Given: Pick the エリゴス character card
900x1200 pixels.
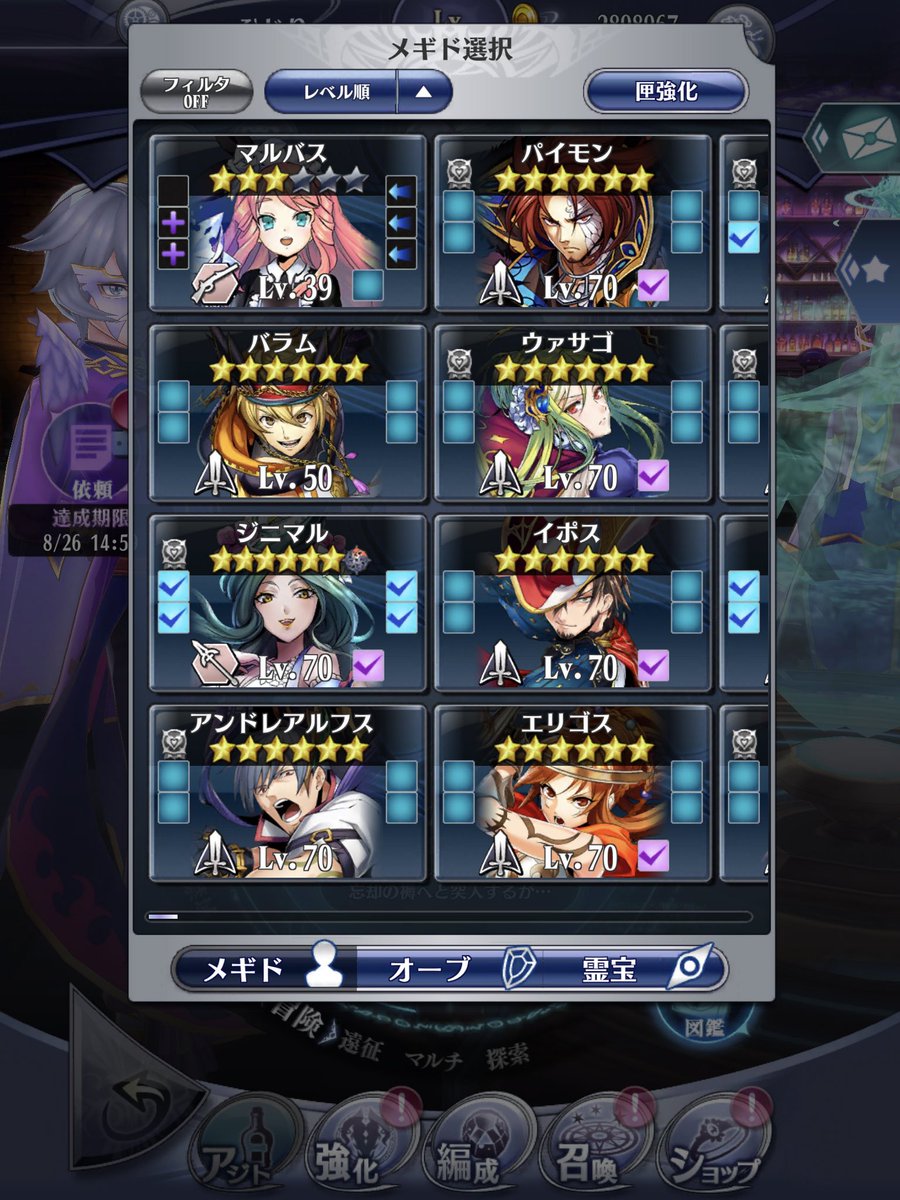Looking at the screenshot, I should click(573, 793).
